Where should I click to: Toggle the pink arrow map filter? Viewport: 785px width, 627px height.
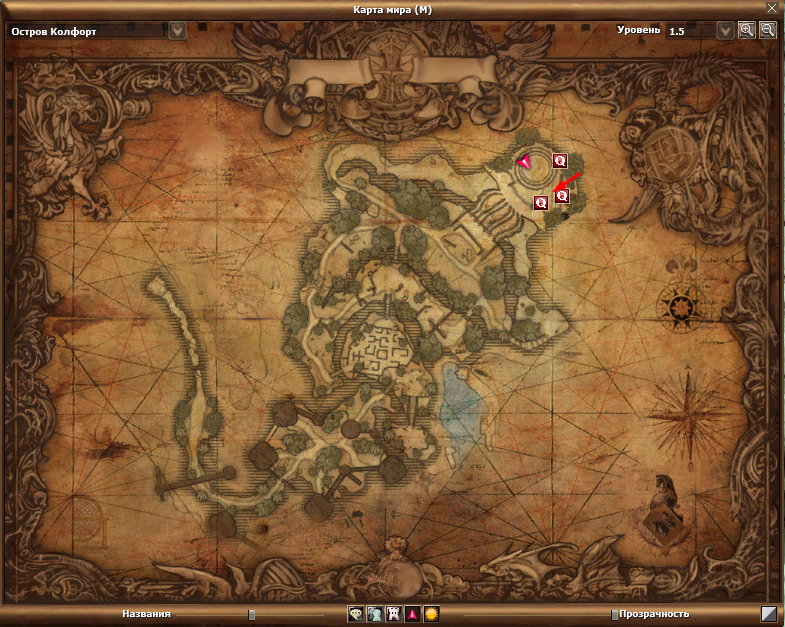[x=412, y=613]
